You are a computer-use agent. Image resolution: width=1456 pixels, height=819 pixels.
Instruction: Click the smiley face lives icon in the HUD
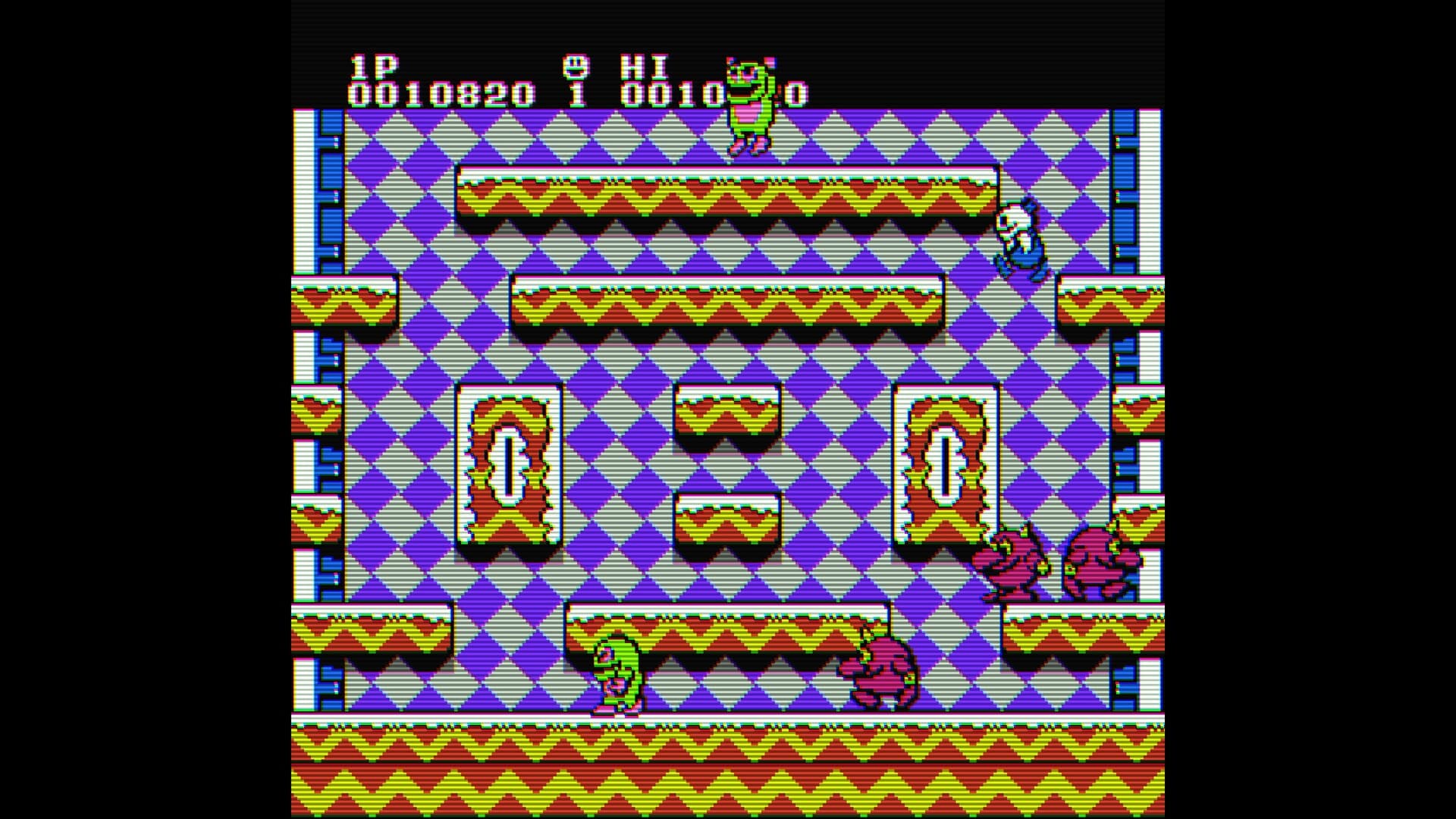(575, 67)
